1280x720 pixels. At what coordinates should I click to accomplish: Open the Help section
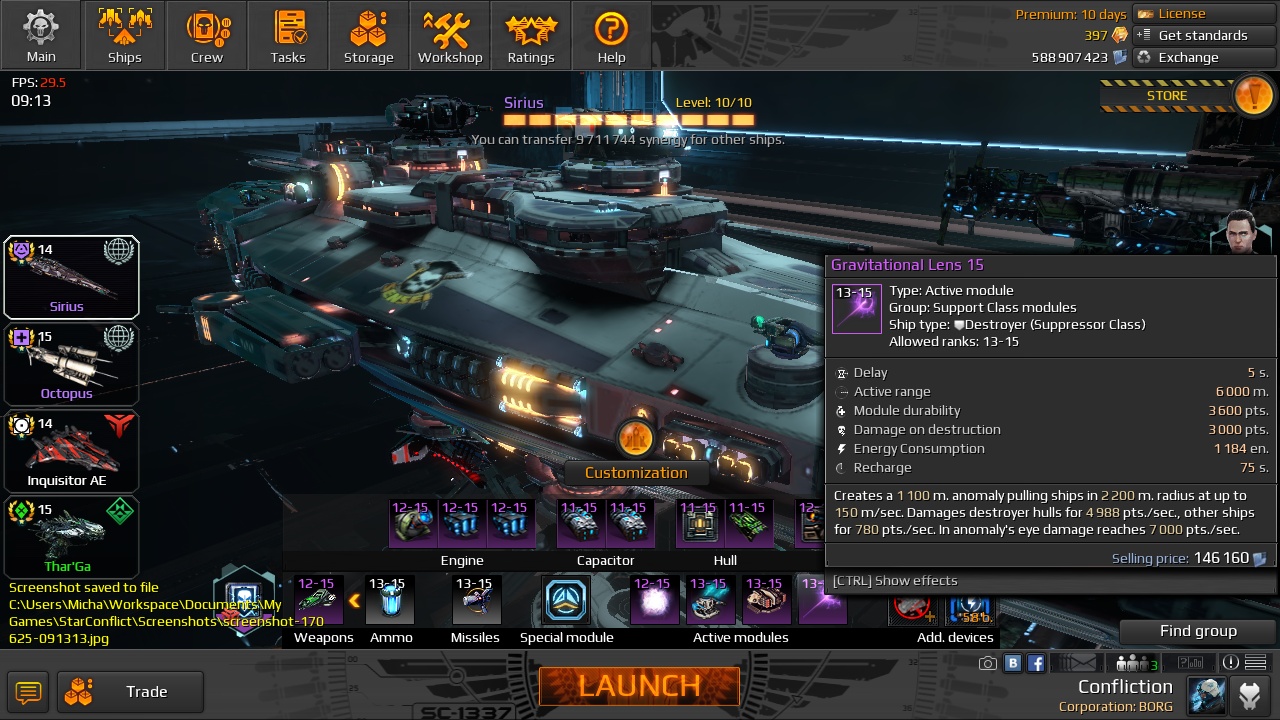tap(611, 35)
